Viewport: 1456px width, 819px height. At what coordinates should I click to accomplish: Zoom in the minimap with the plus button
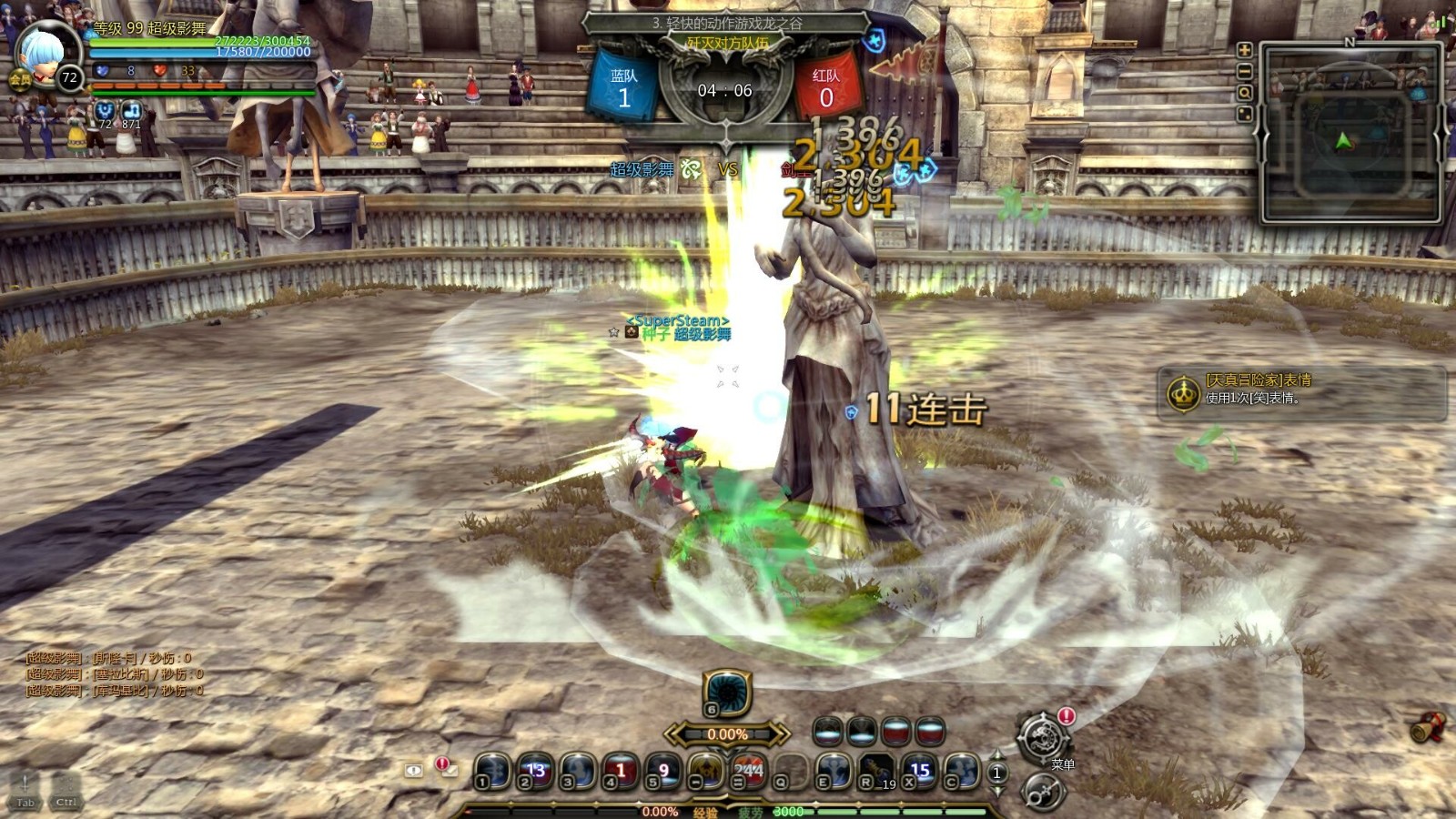tap(1244, 50)
